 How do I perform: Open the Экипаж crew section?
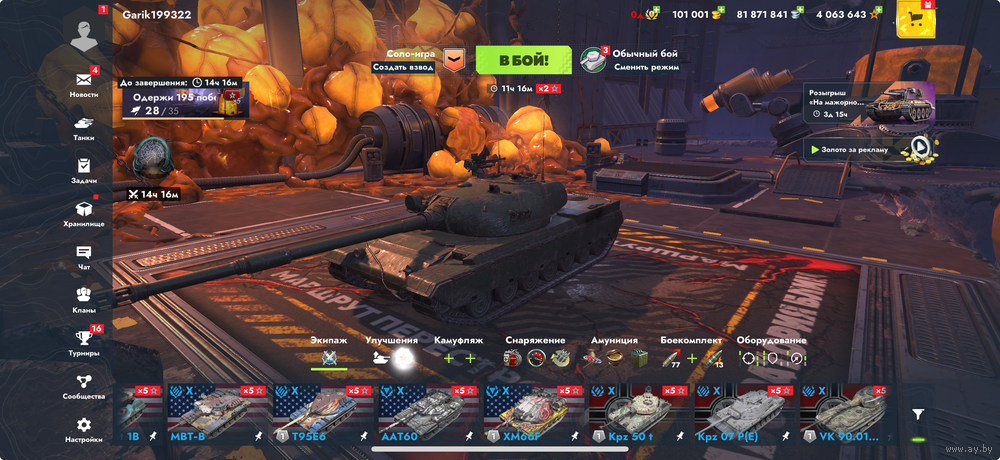(x=329, y=353)
